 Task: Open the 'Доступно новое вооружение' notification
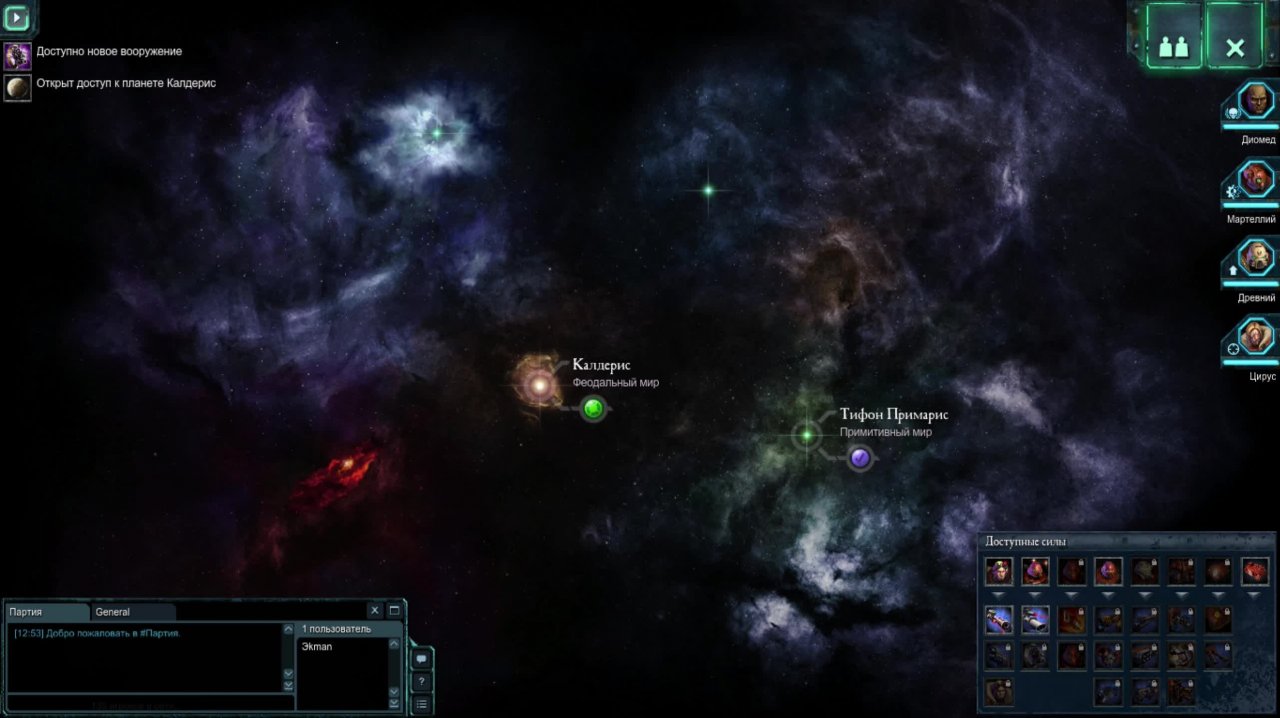pos(109,52)
